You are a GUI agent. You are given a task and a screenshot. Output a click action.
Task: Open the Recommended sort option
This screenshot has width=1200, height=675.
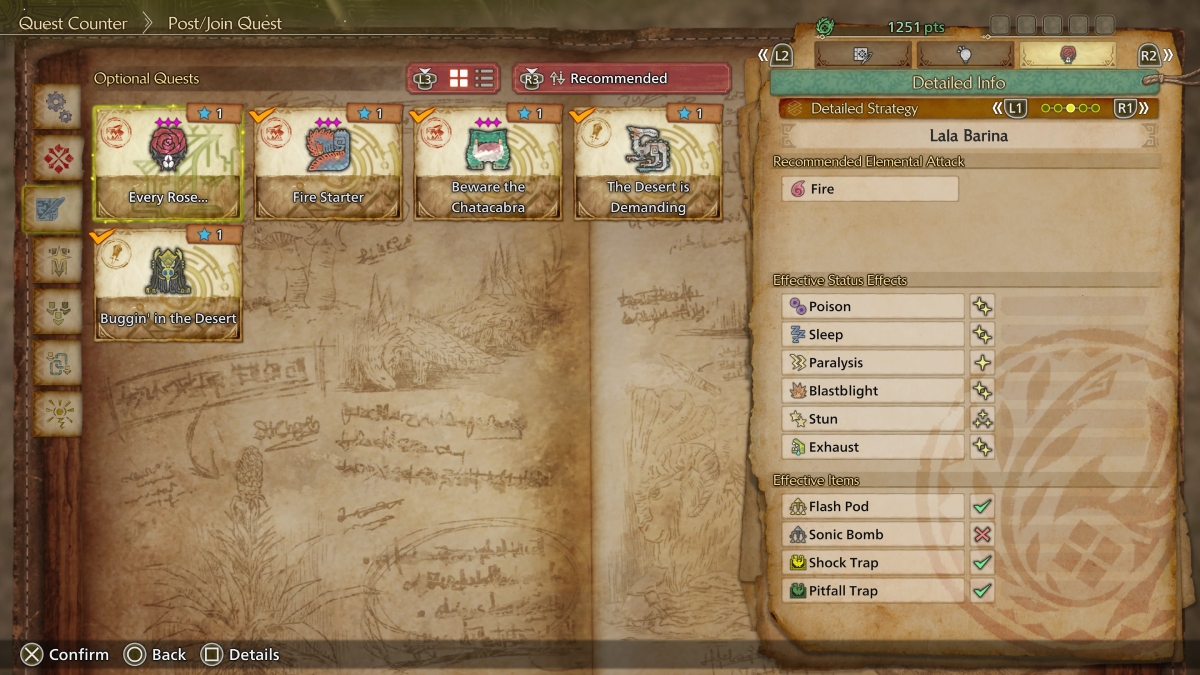click(621, 78)
